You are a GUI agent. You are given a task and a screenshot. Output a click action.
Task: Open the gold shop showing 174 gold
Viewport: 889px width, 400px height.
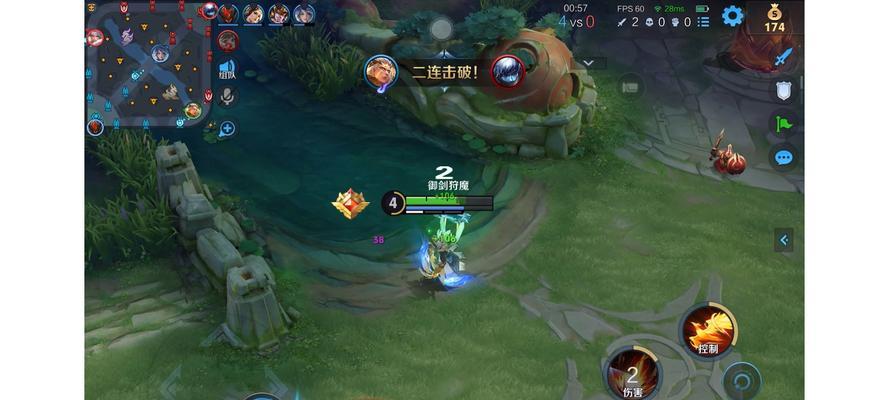(775, 18)
